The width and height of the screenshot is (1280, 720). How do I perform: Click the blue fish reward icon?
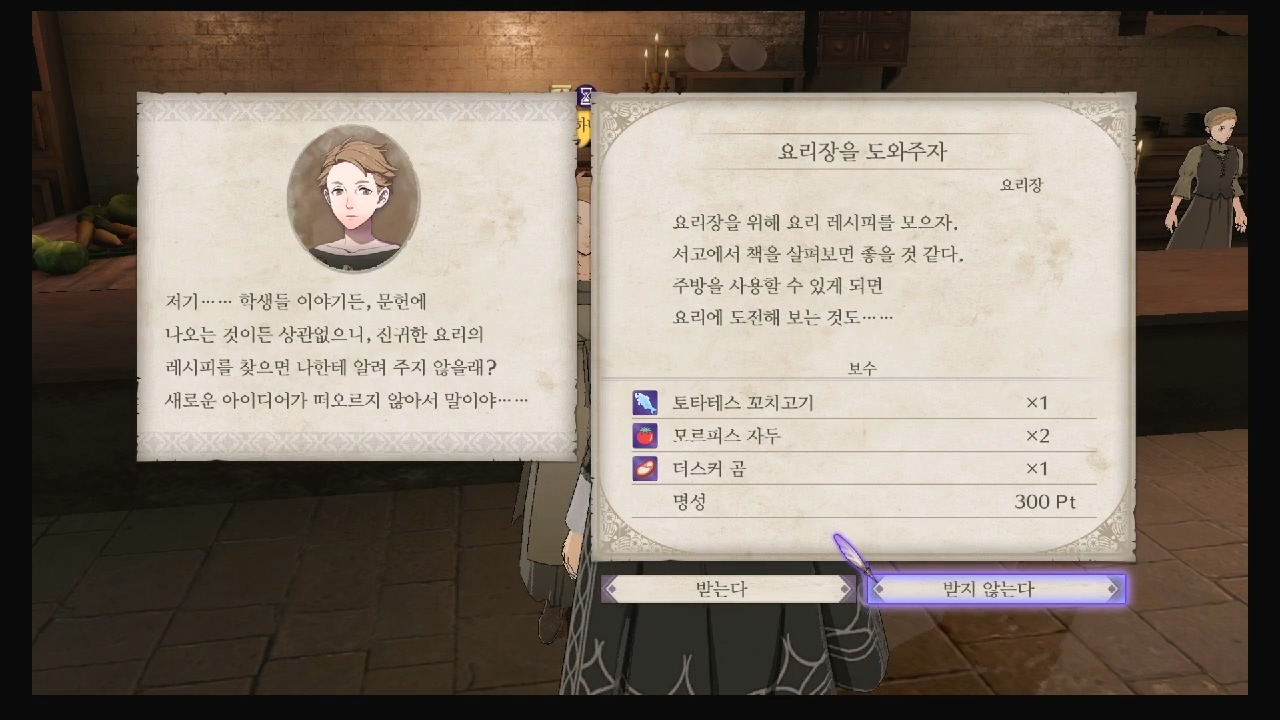[x=643, y=402]
